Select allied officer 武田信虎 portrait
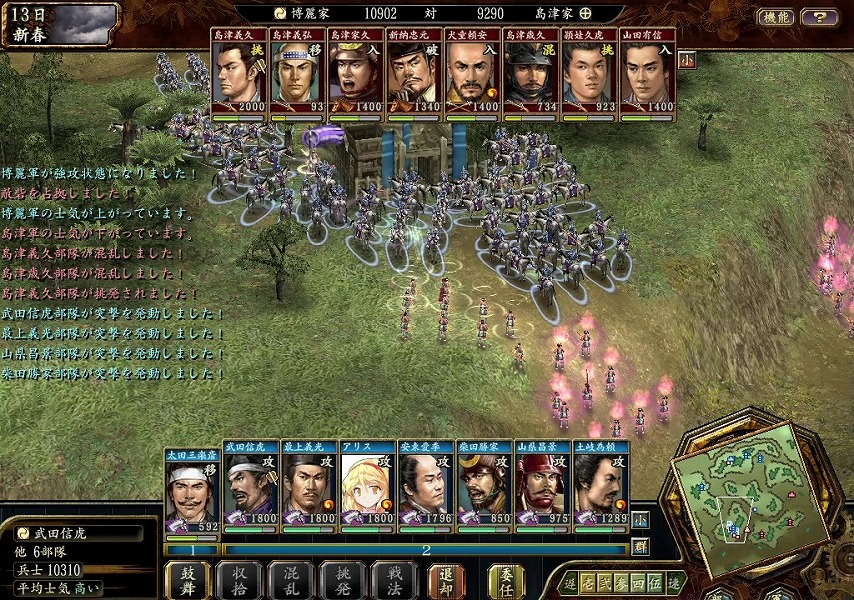The height and width of the screenshot is (600, 854). click(251, 487)
